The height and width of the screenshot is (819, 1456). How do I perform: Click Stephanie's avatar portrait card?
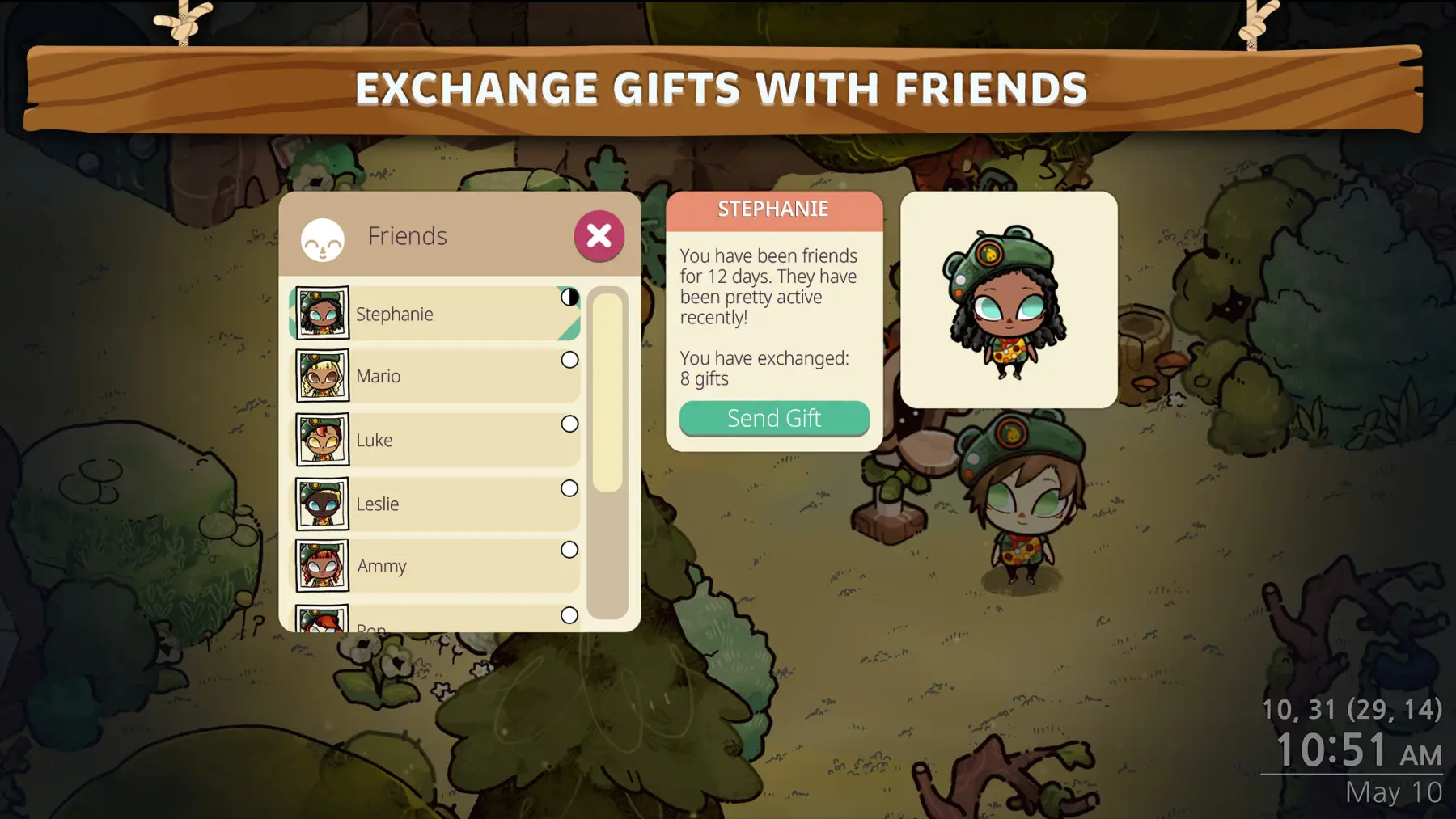(x=1009, y=300)
